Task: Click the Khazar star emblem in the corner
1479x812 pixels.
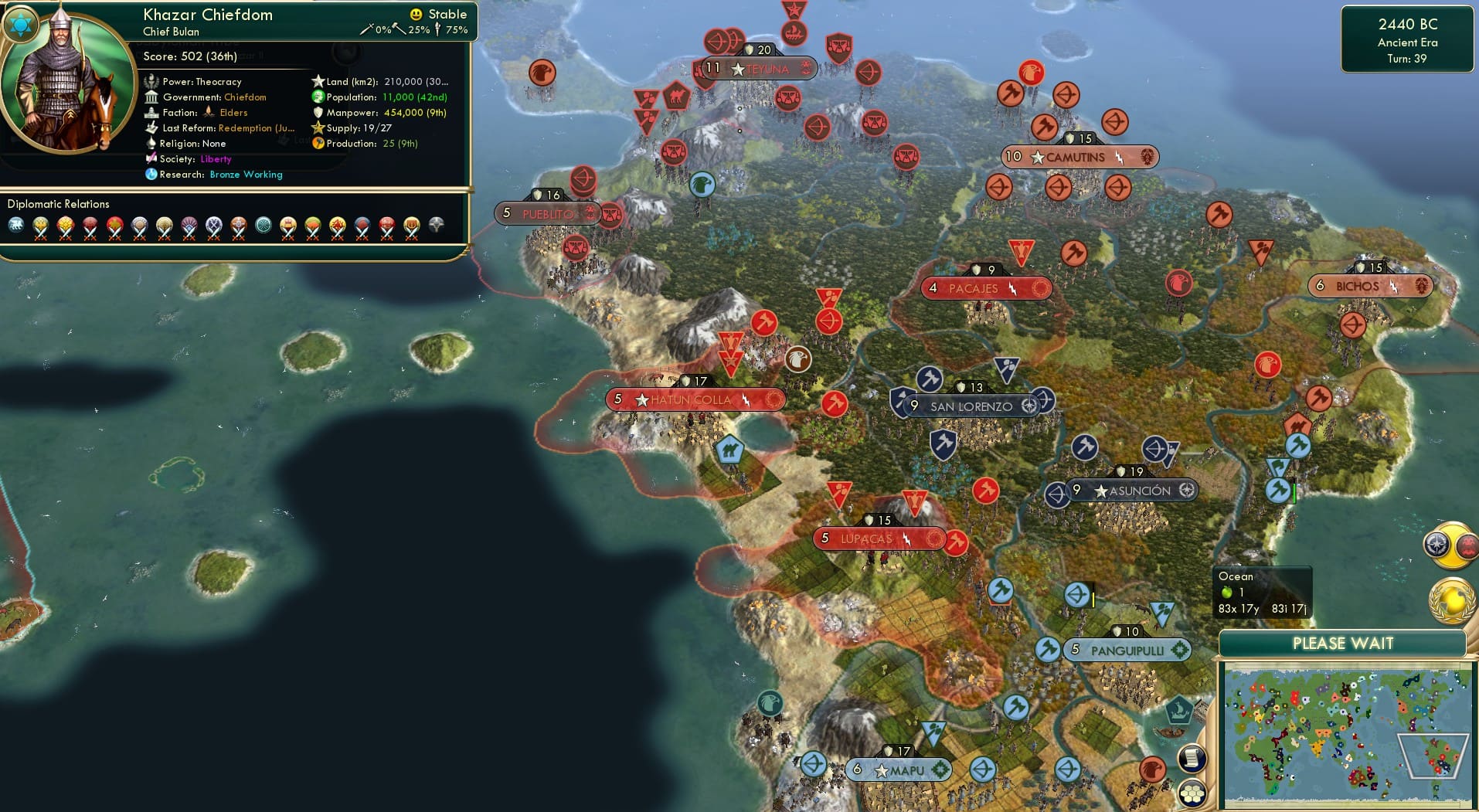Action: (x=21, y=25)
